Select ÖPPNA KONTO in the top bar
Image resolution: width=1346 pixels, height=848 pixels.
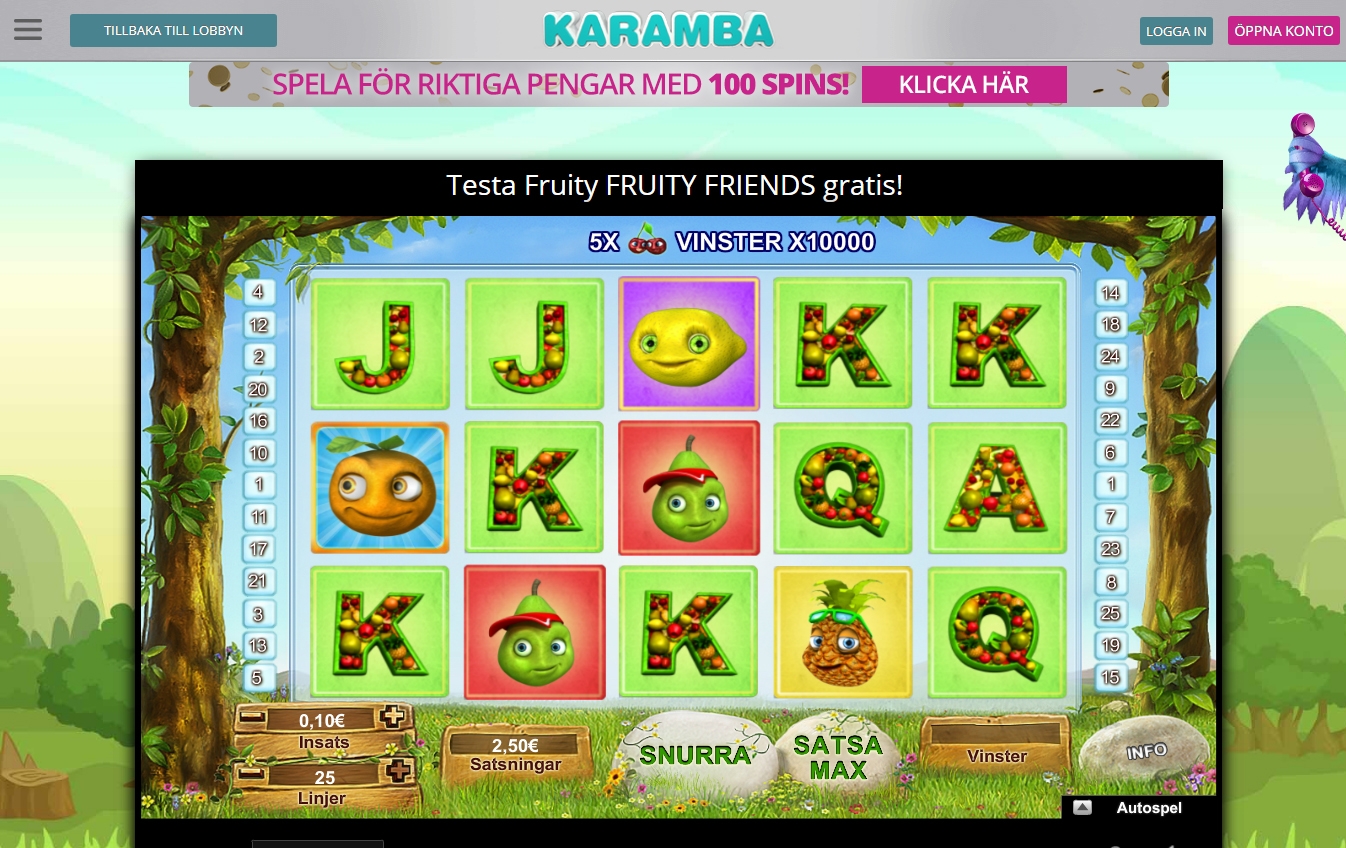pos(1283,30)
